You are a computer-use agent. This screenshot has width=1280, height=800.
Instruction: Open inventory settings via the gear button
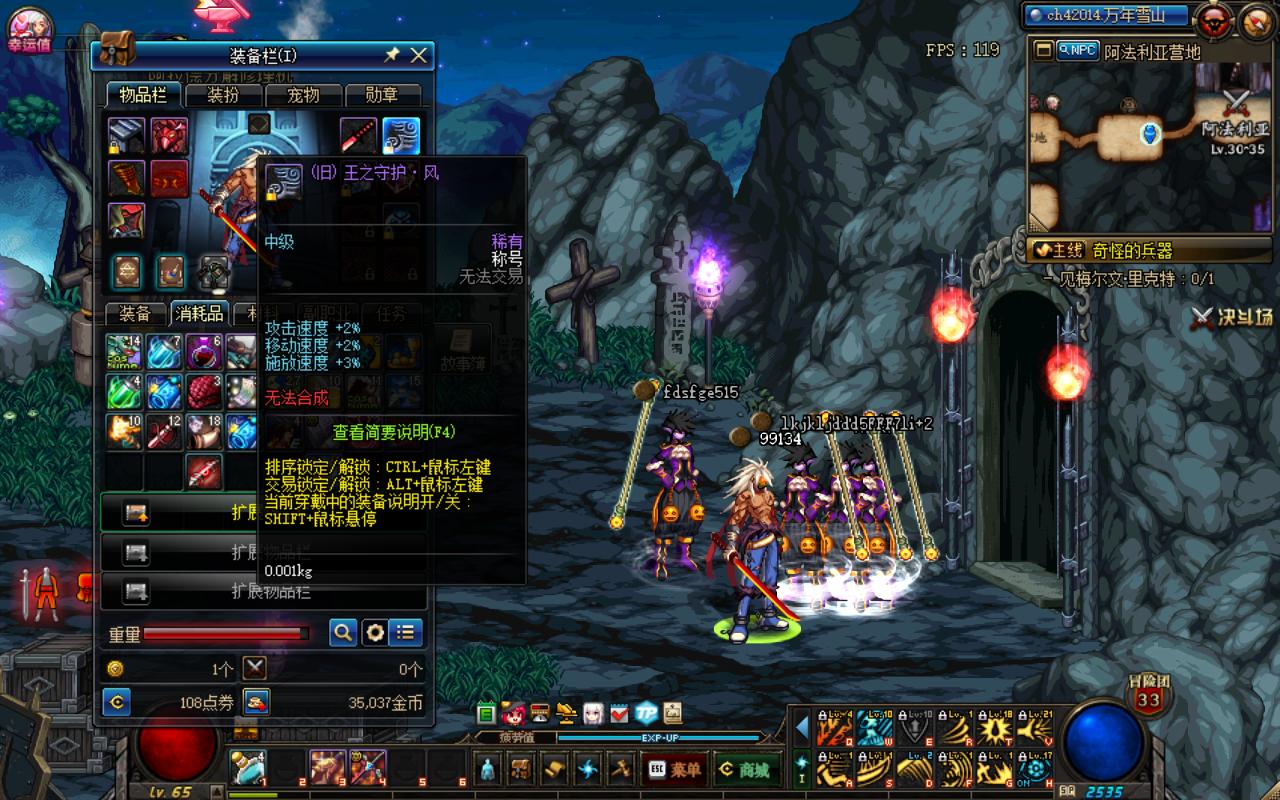tap(375, 632)
